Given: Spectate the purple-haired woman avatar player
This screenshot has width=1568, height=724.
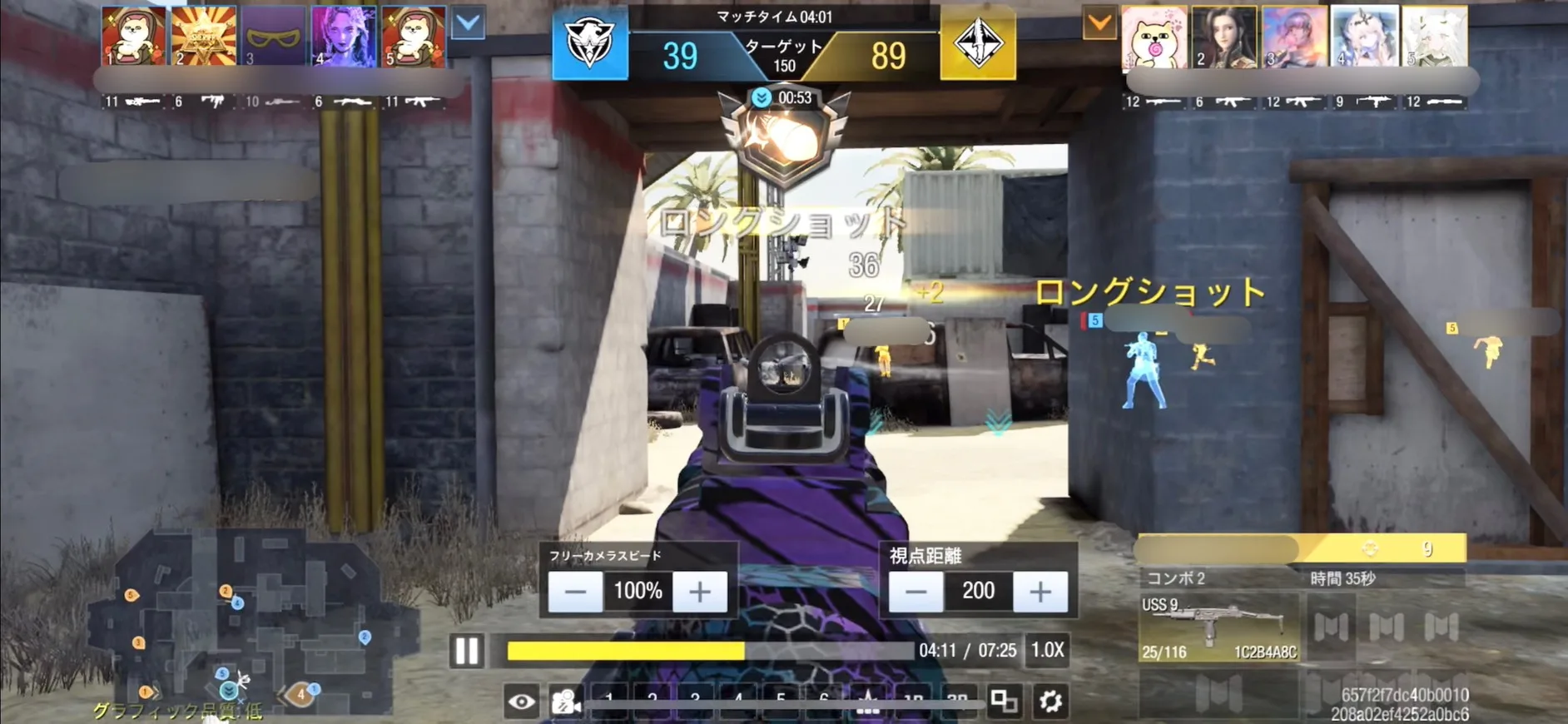Looking at the screenshot, I should [x=343, y=37].
